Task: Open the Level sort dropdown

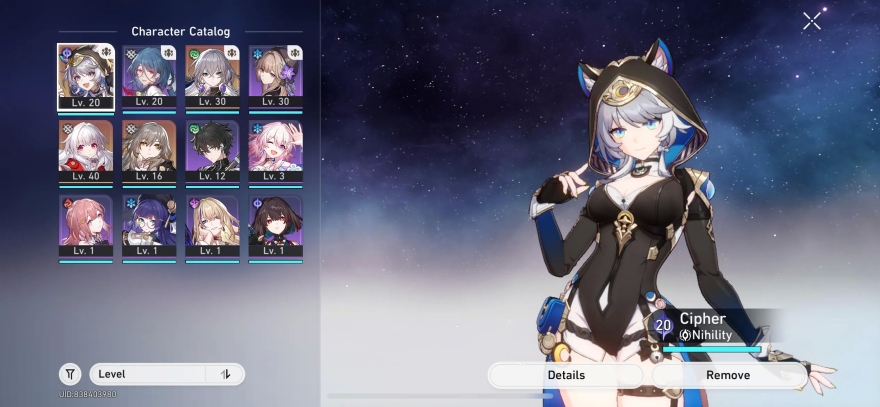Action: pyautogui.click(x=150, y=374)
